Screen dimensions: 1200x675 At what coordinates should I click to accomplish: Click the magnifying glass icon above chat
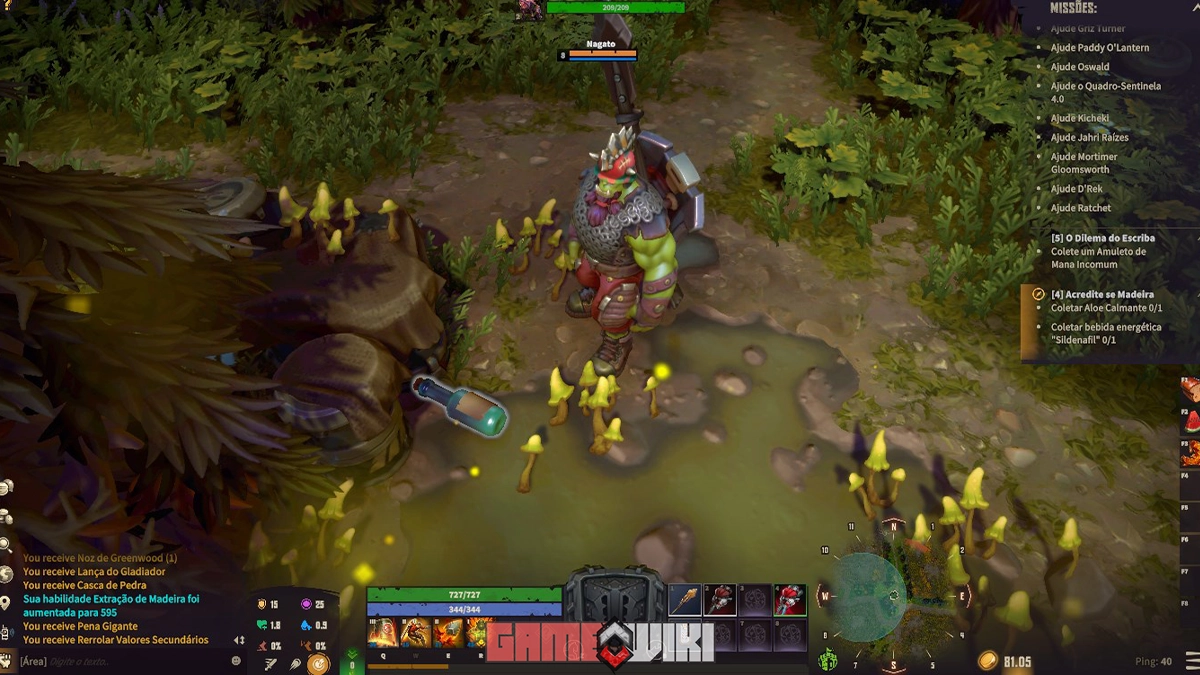pyautogui.click(x=7, y=545)
